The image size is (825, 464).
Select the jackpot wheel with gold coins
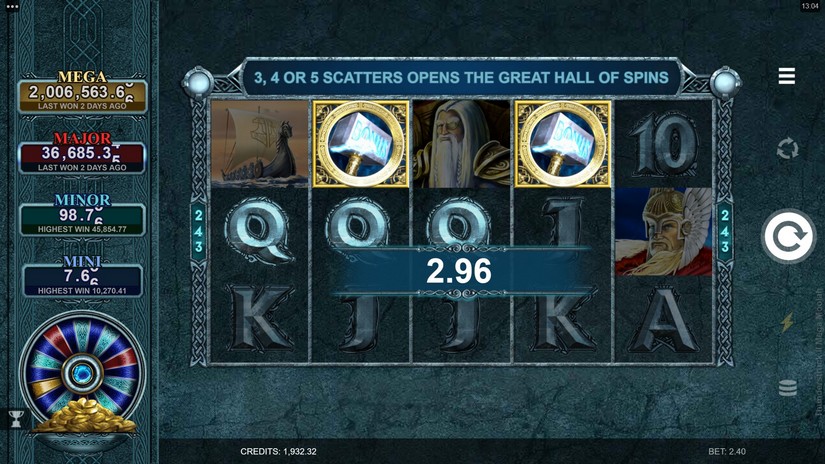pos(82,378)
